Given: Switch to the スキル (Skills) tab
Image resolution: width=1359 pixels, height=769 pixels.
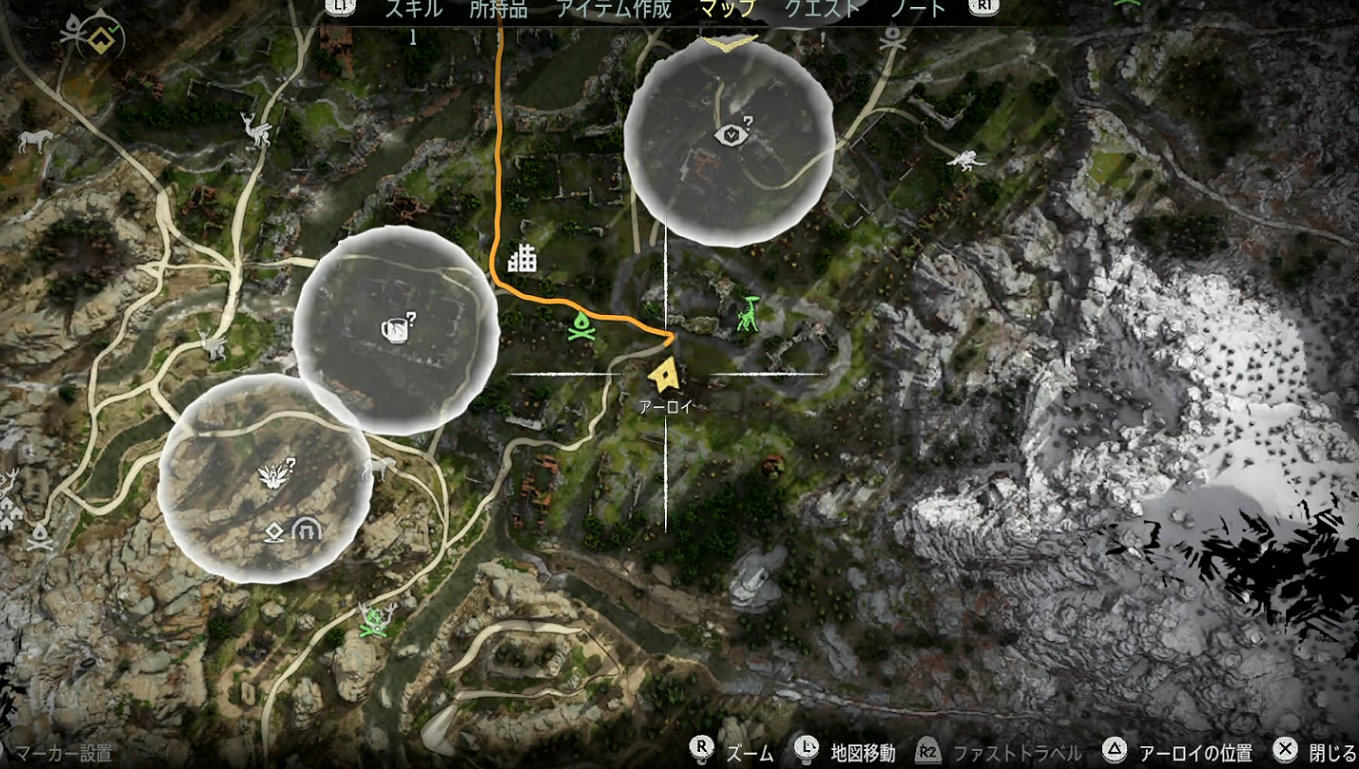Looking at the screenshot, I should [415, 10].
